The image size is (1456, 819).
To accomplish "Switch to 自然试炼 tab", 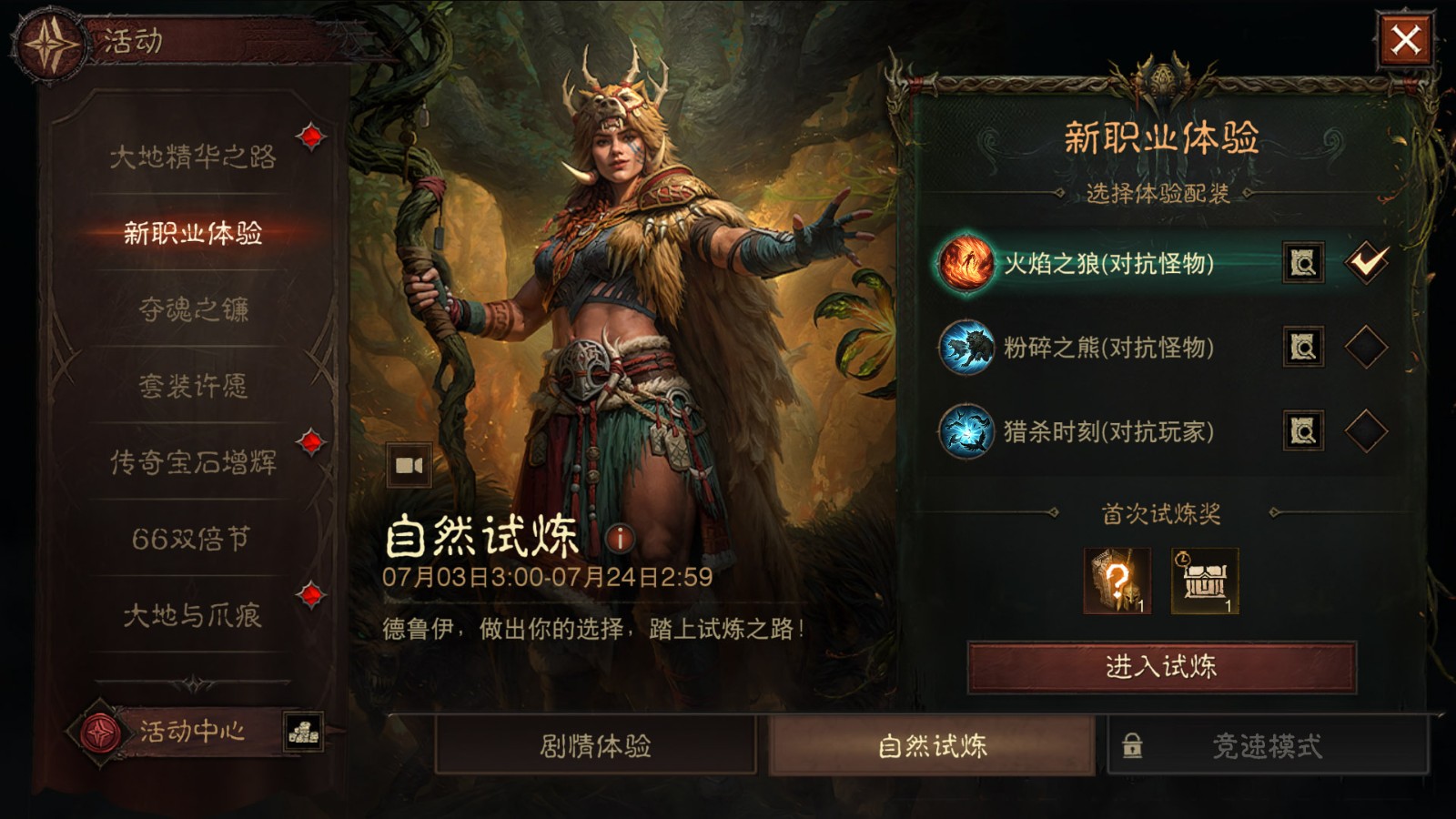I will click(x=932, y=746).
